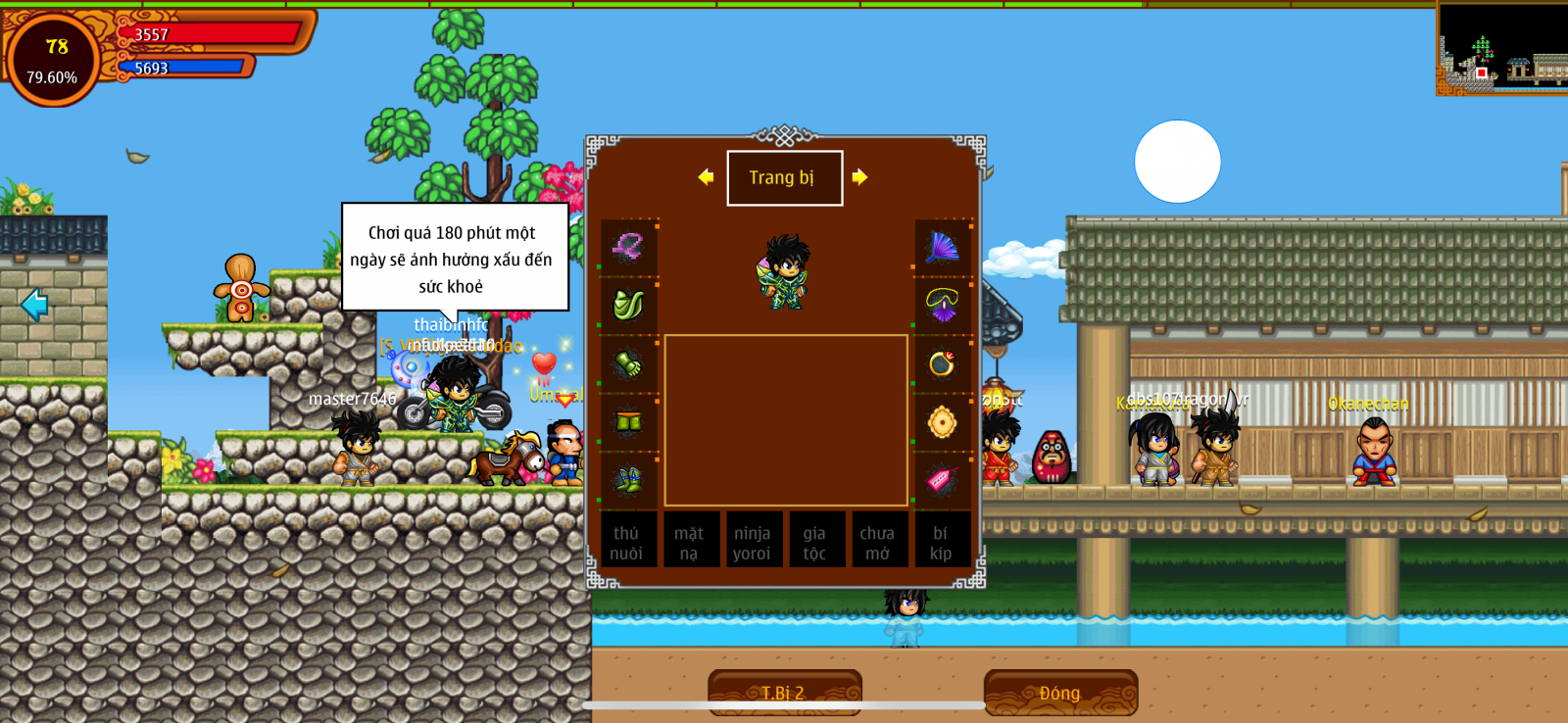Close the panel with the Đóng button
Viewport: 1568px width, 723px height.
point(1060,693)
